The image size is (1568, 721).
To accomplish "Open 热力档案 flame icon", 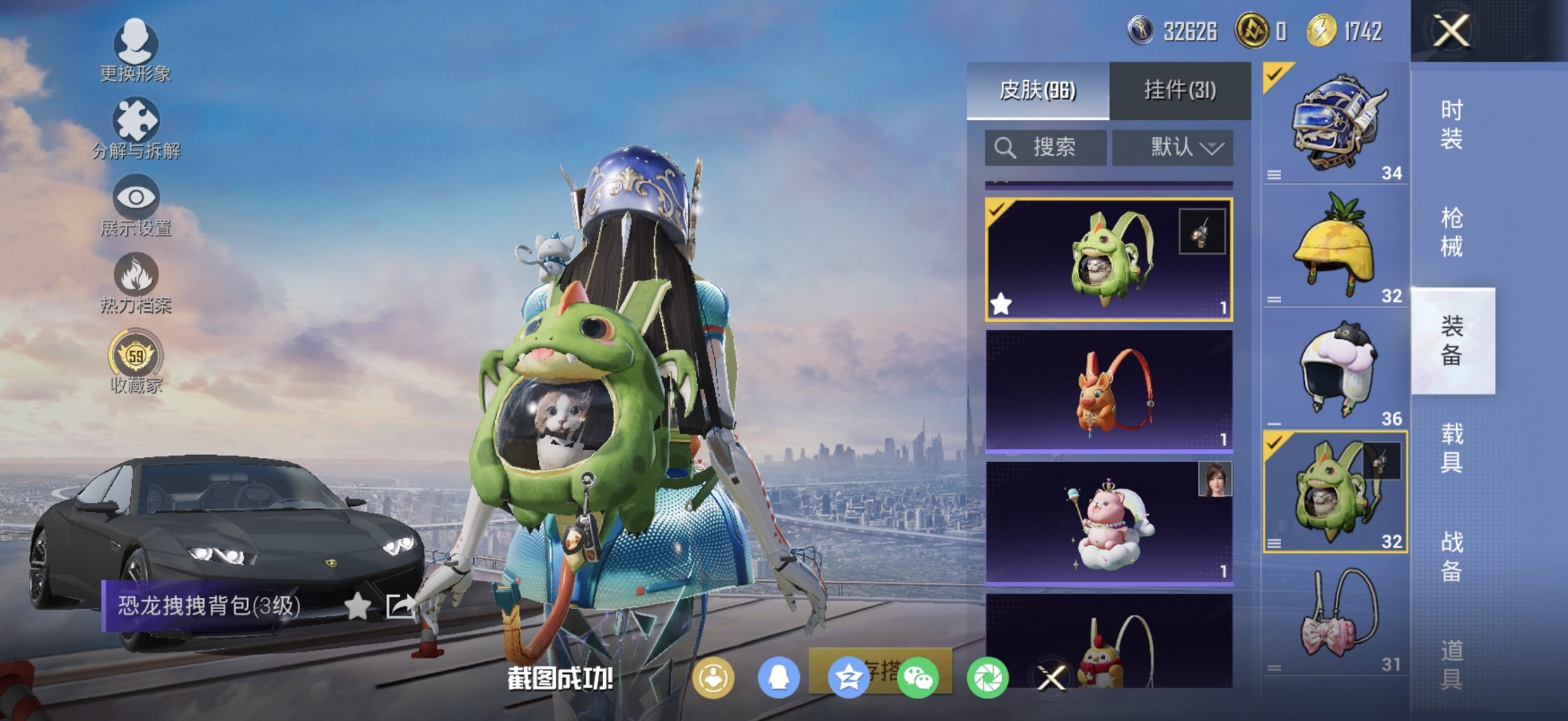I will tap(136, 283).
